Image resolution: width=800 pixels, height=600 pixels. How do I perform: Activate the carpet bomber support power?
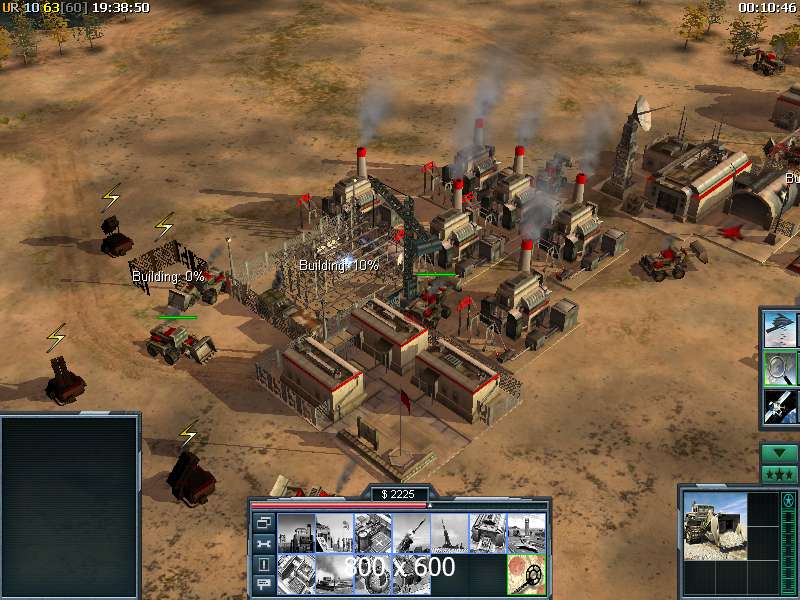(x=780, y=329)
